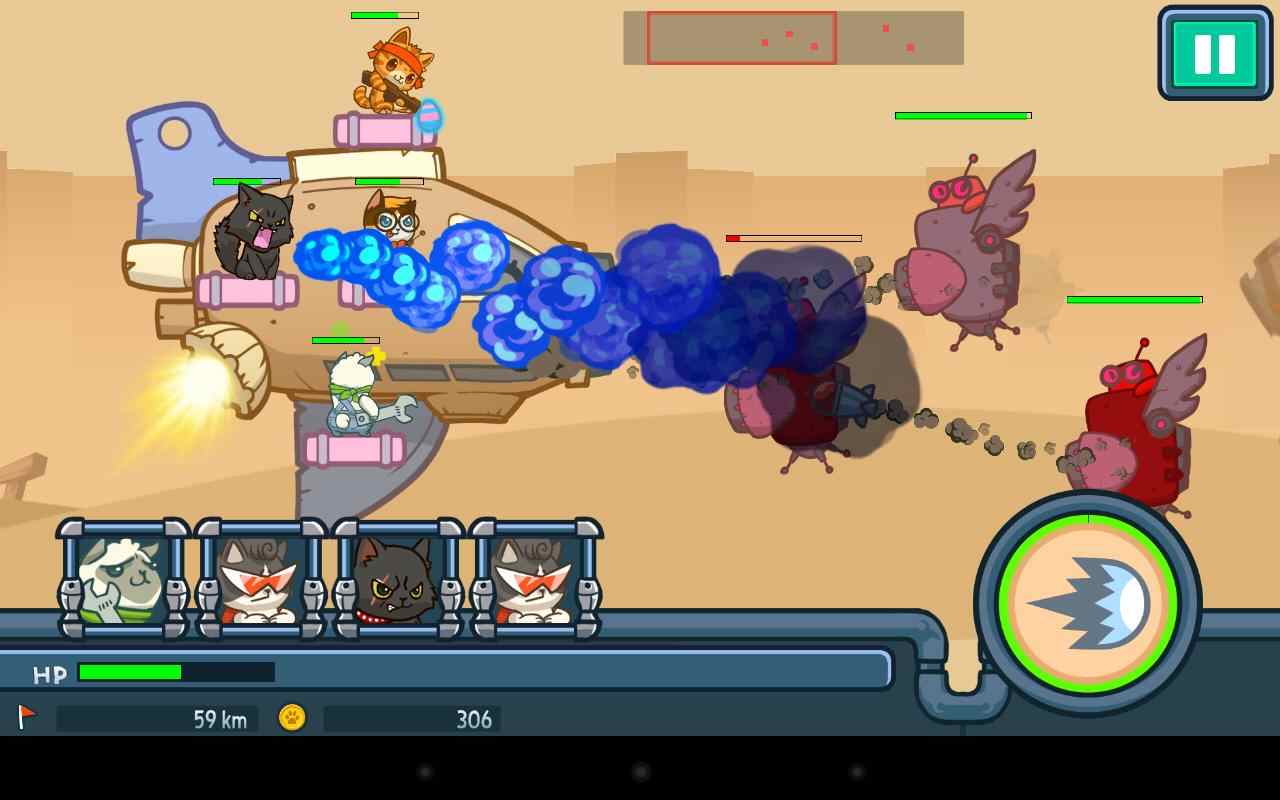Screen dimensions: 1280x800
Task: Choose the black cat portrait card
Action: point(397,579)
